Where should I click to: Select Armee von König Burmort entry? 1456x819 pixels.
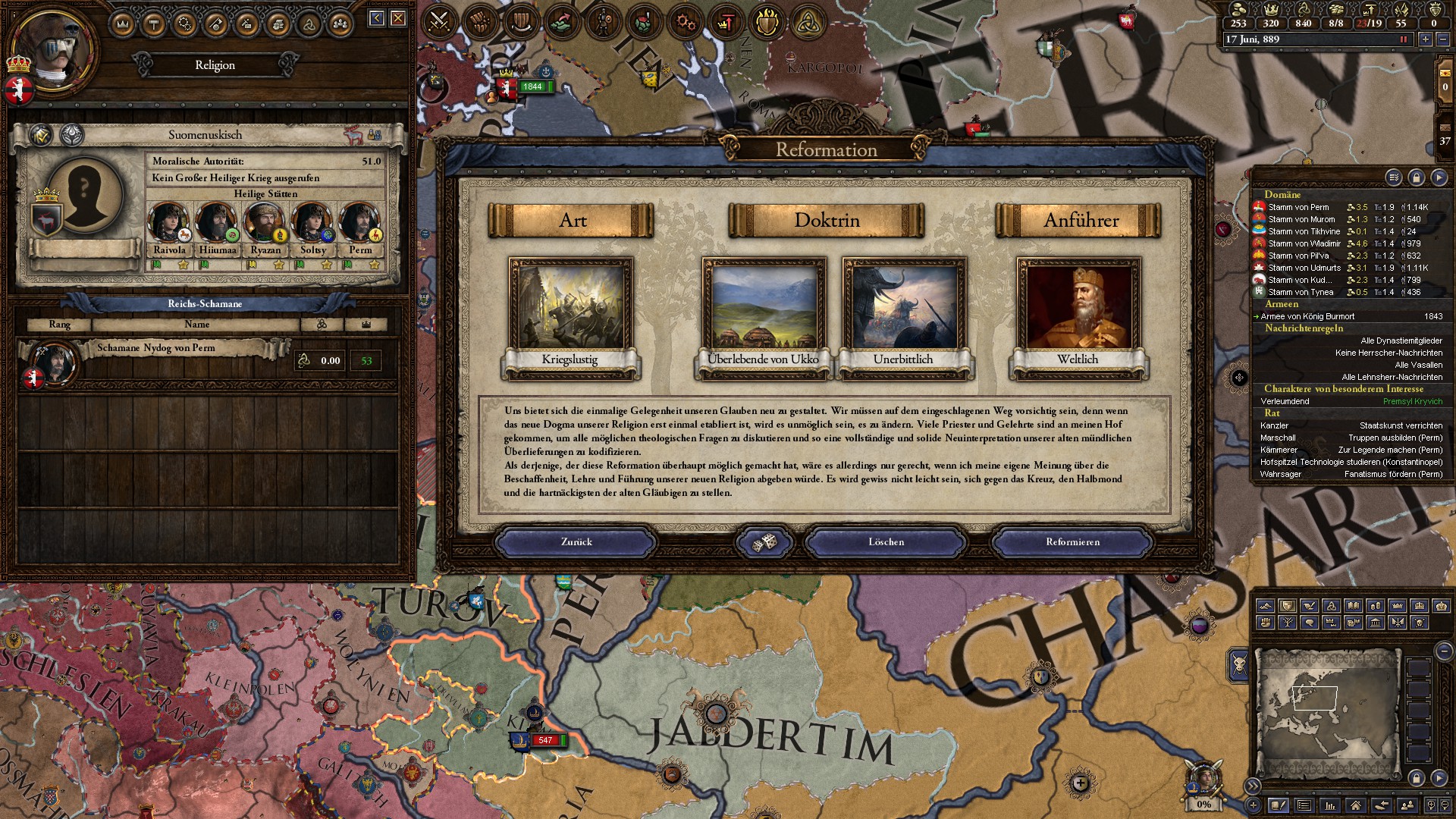coord(1307,316)
